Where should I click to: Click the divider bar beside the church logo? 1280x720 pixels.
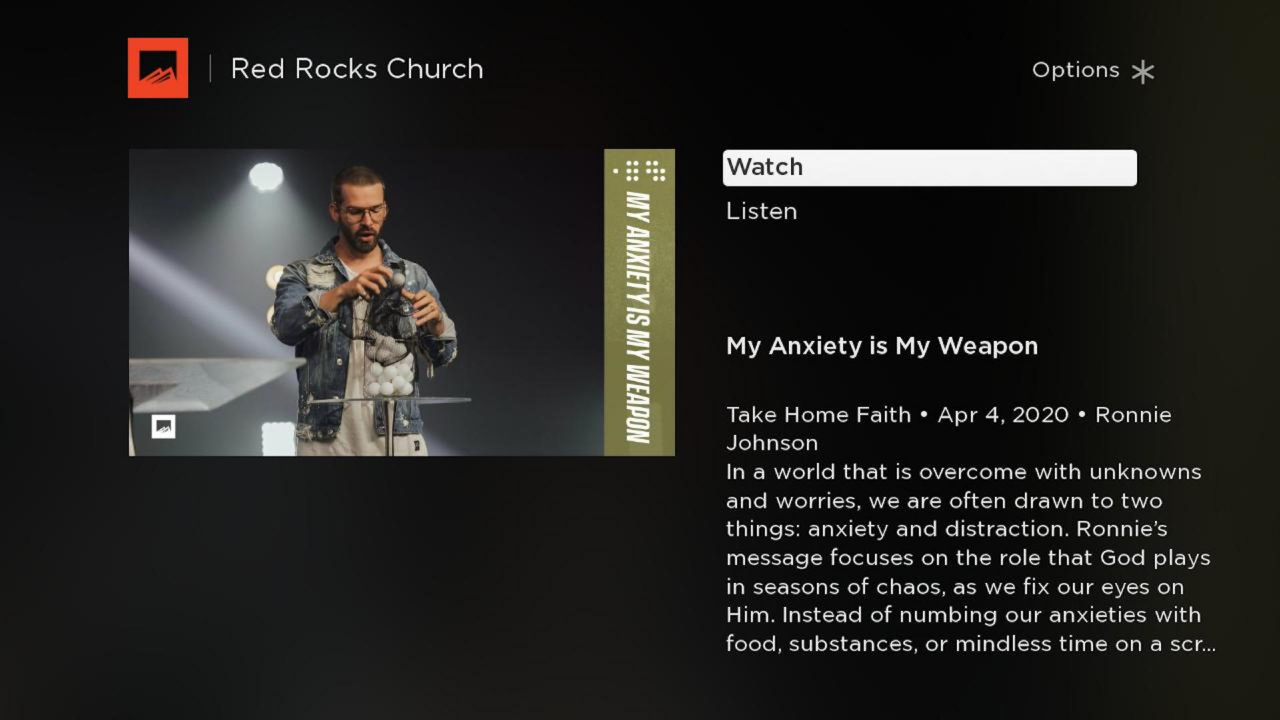[x=210, y=68]
